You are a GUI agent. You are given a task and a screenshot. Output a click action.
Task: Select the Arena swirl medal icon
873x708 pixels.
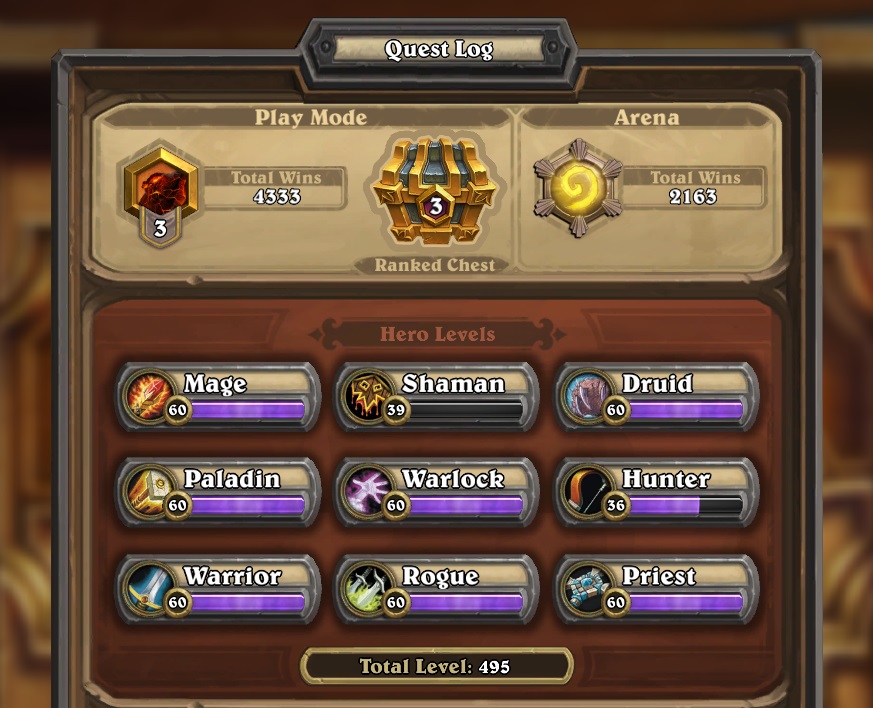coord(577,188)
